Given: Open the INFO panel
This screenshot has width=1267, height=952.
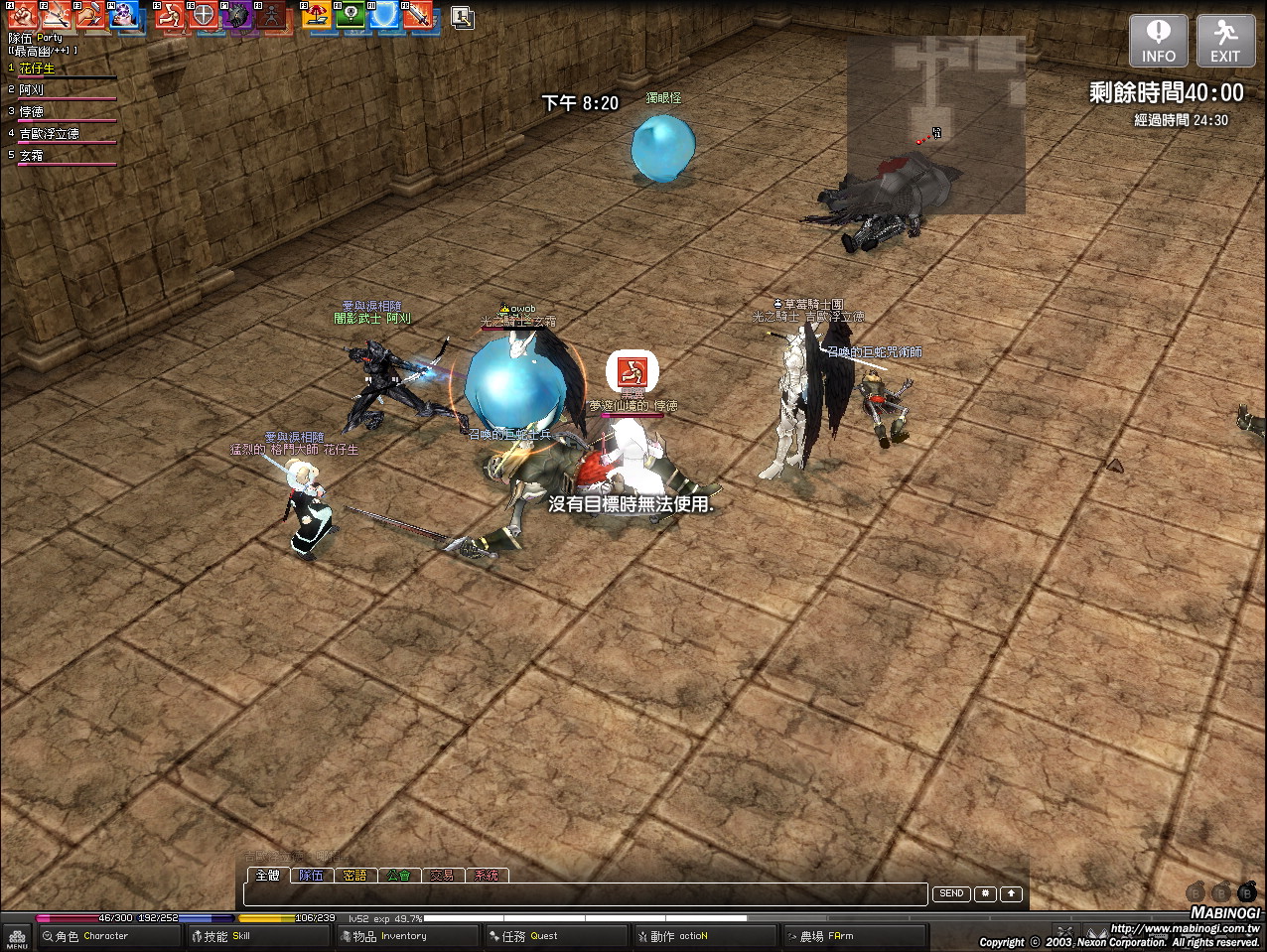Looking at the screenshot, I should click(1158, 41).
